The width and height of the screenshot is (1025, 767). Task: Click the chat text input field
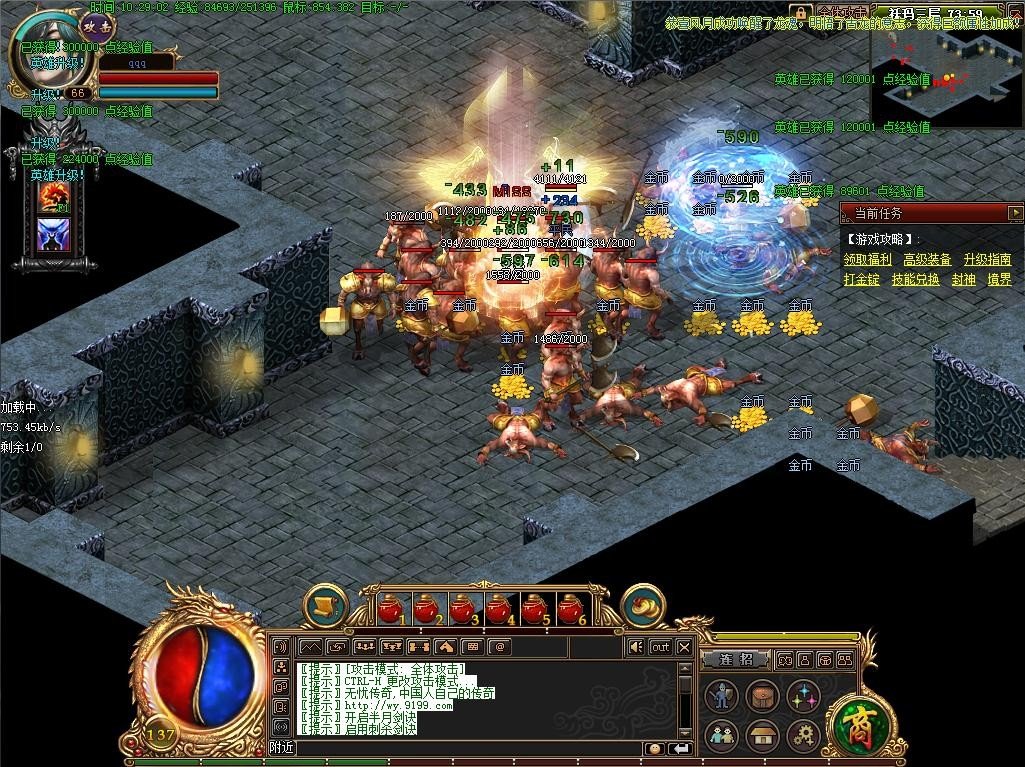point(470,748)
